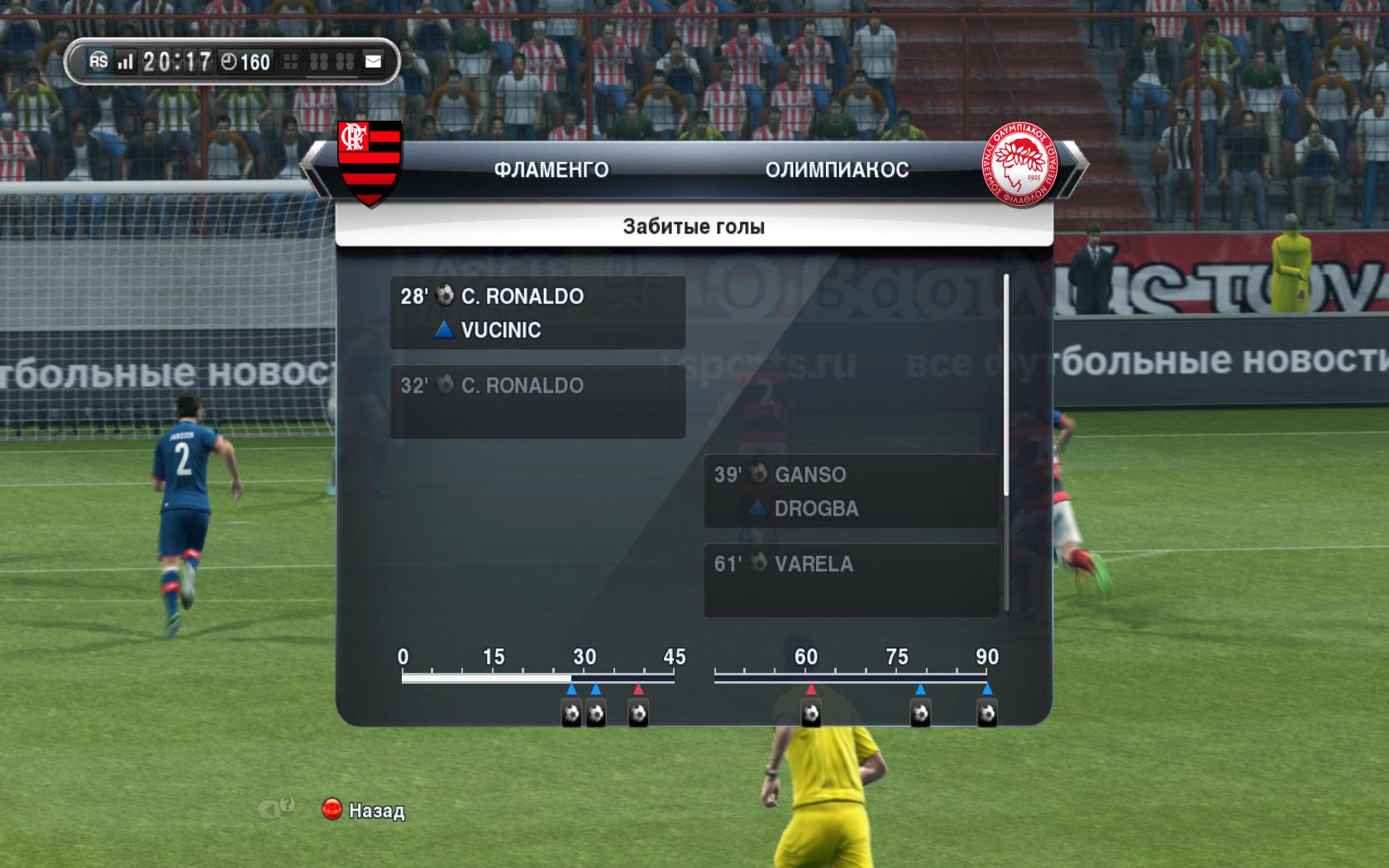This screenshot has width=1389, height=868.
Task: Select the 28' C. Ronaldo goal entry
Action: click(x=537, y=312)
